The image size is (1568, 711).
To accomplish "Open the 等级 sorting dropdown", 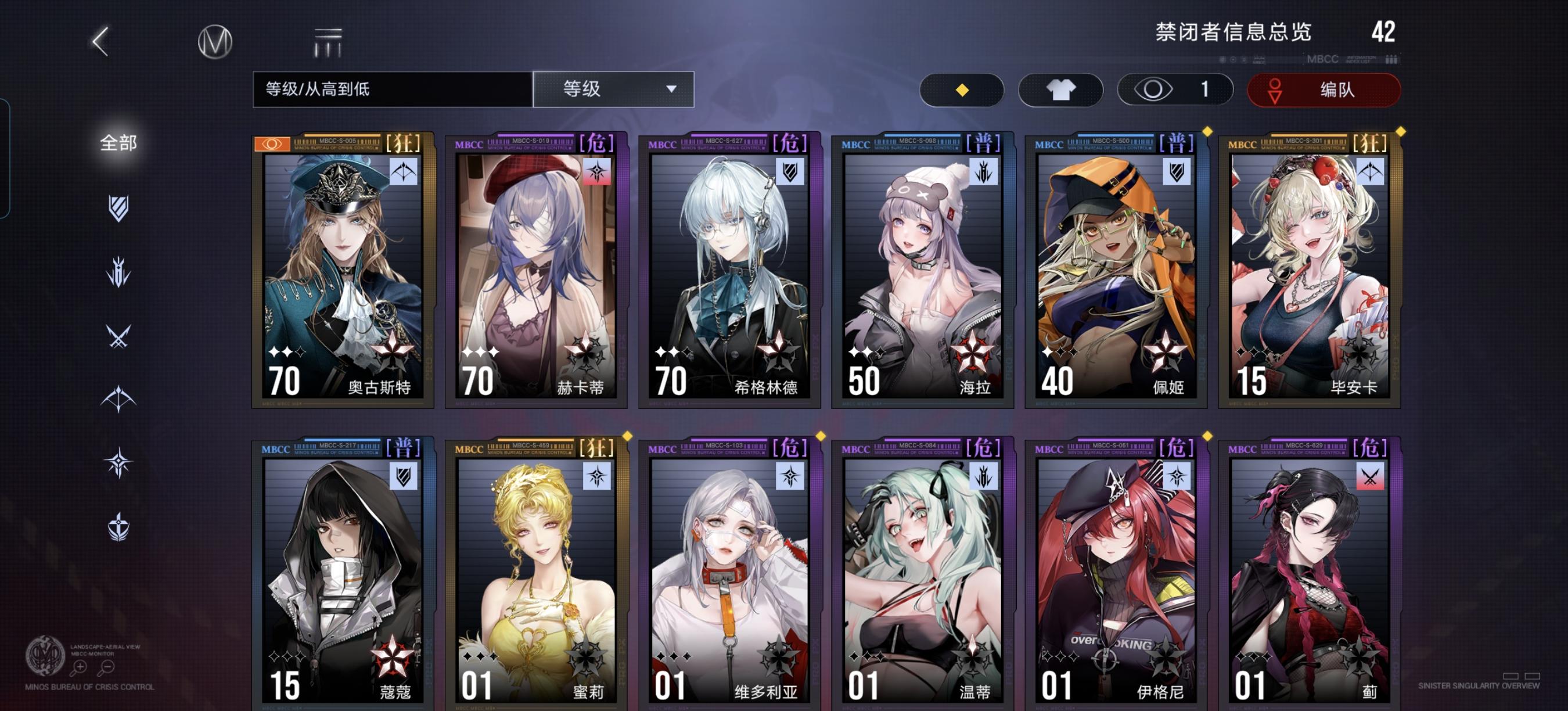I will tap(613, 89).
